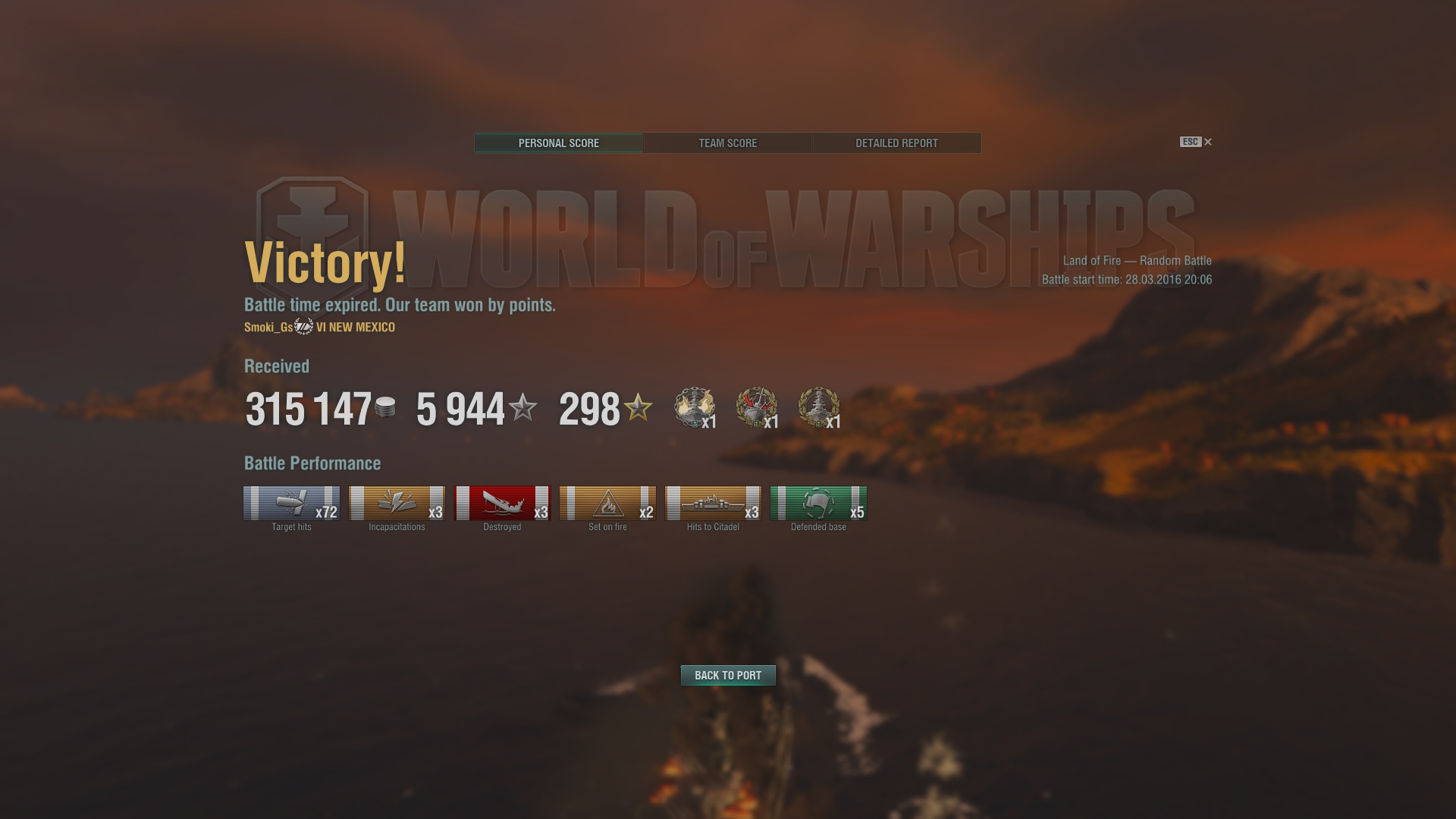This screenshot has width=1456, height=819.
Task: Click the last achievement medal showing a warship
Action: click(818, 407)
